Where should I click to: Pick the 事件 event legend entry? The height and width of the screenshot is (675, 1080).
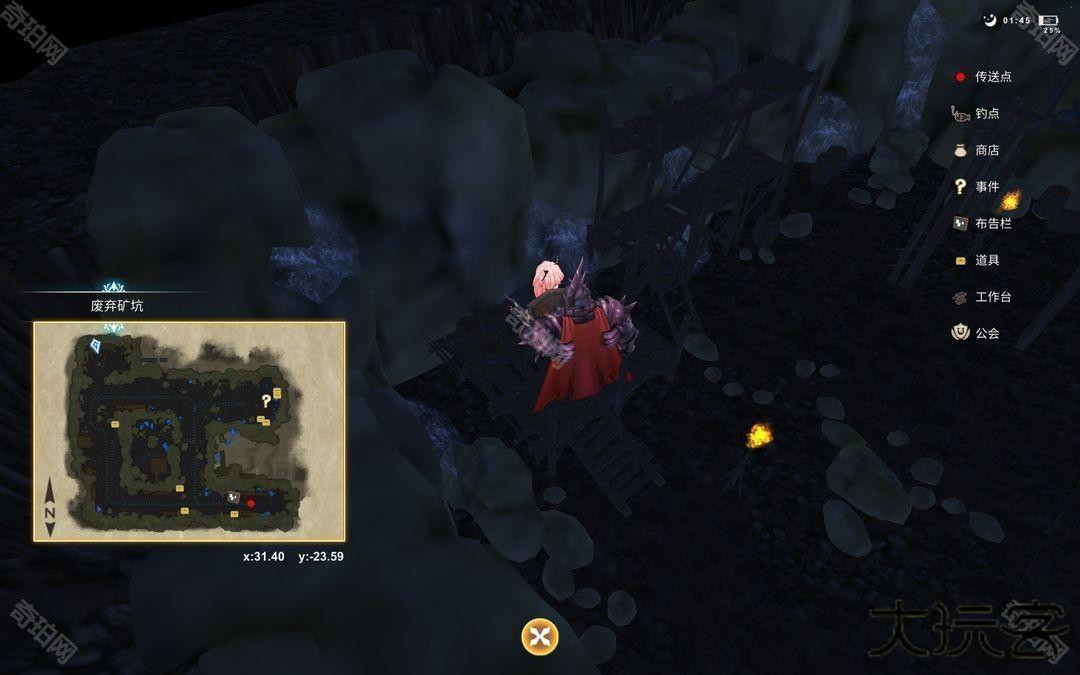click(x=986, y=187)
